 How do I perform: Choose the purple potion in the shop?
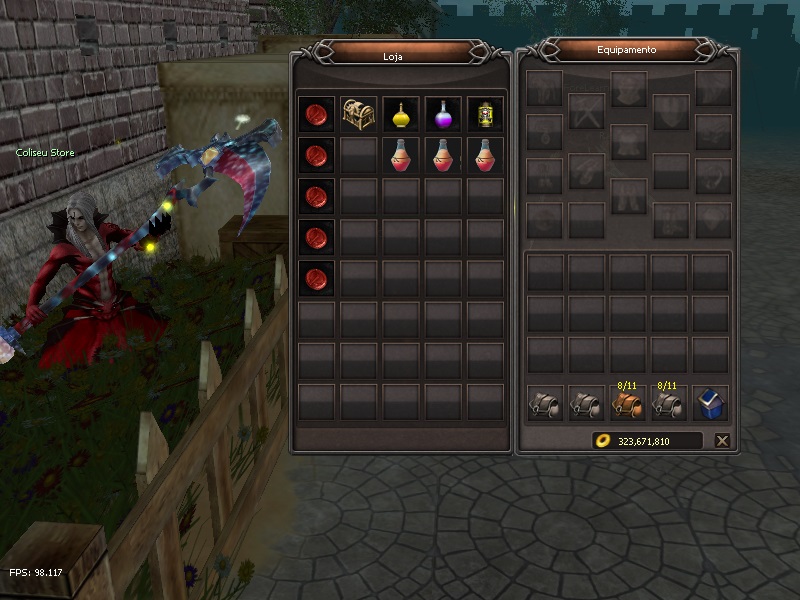pos(443,114)
